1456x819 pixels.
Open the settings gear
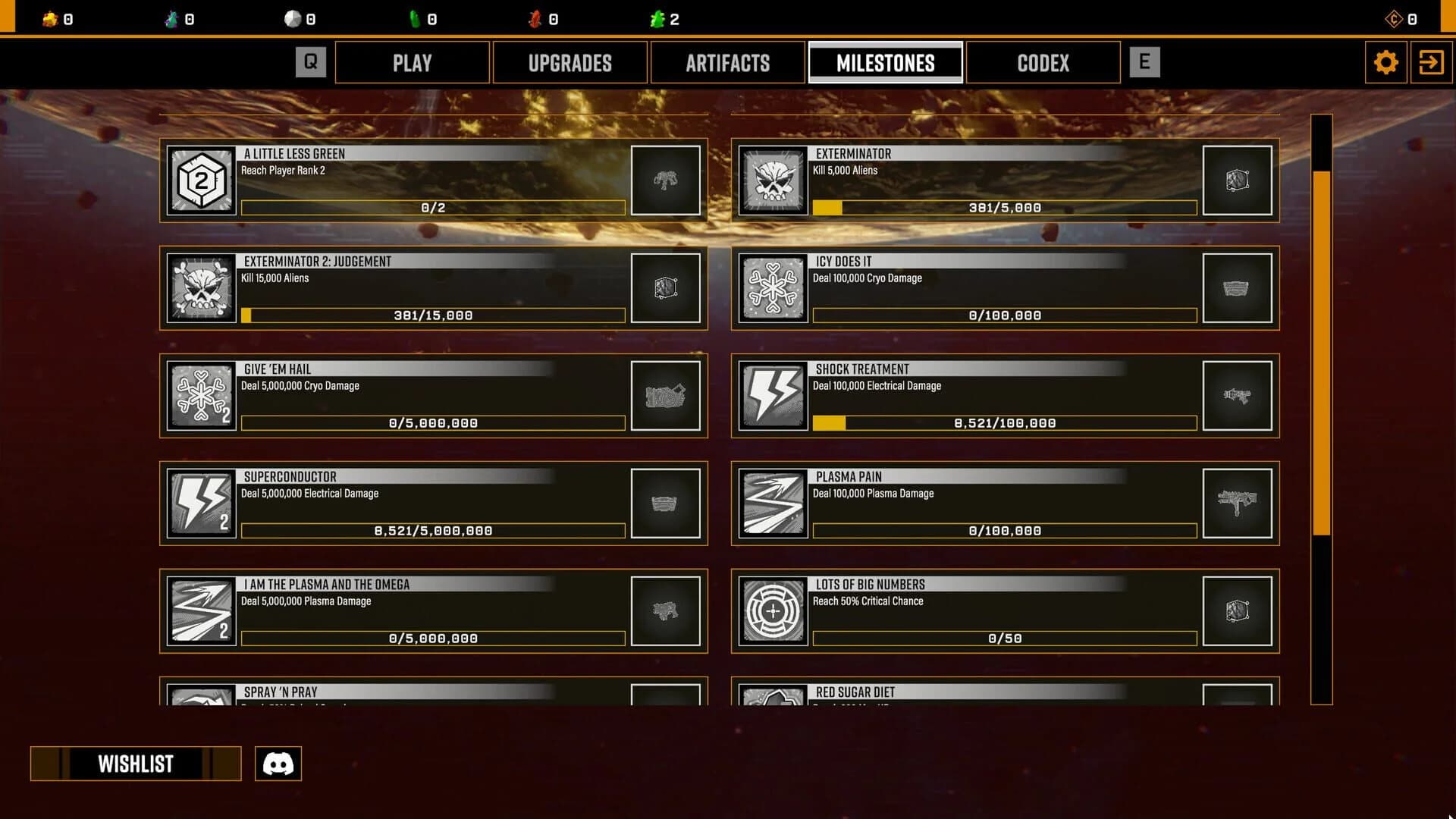1387,62
